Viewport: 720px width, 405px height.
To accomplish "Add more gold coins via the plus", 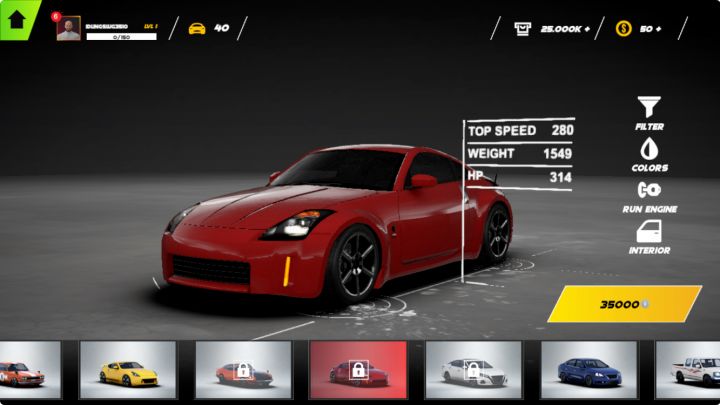I will (x=657, y=28).
